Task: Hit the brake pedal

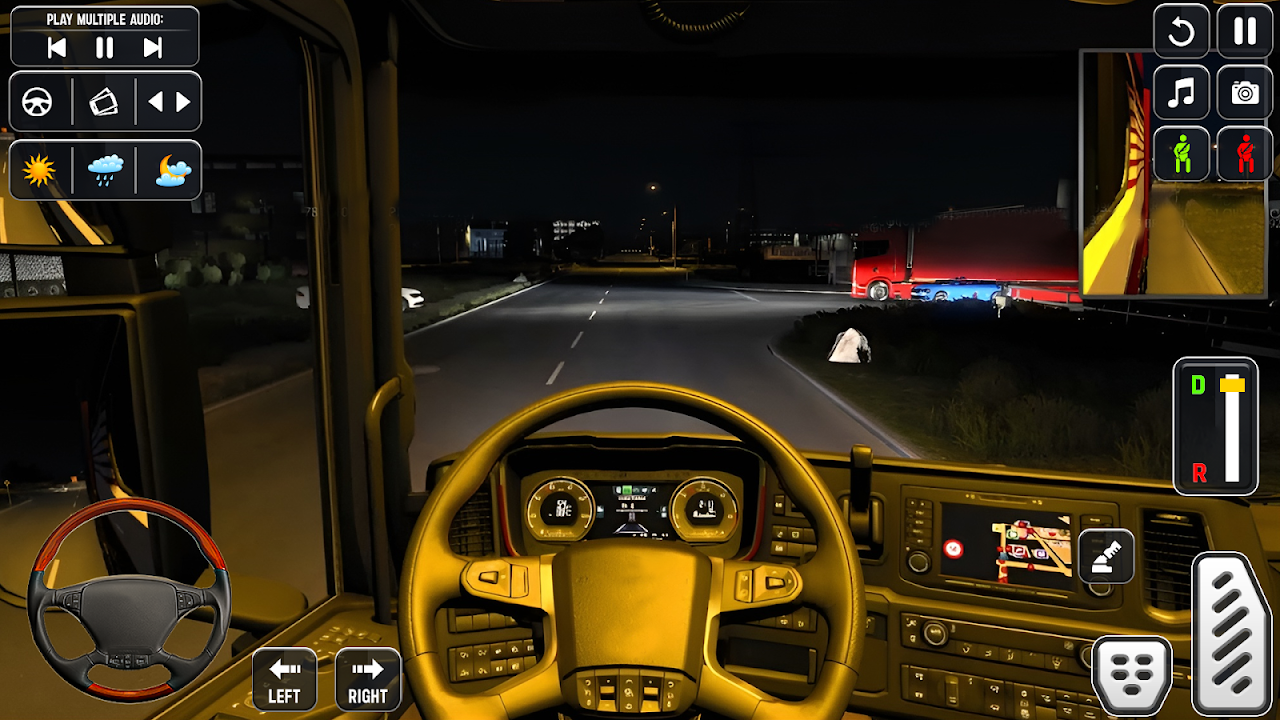Action: point(1132,676)
